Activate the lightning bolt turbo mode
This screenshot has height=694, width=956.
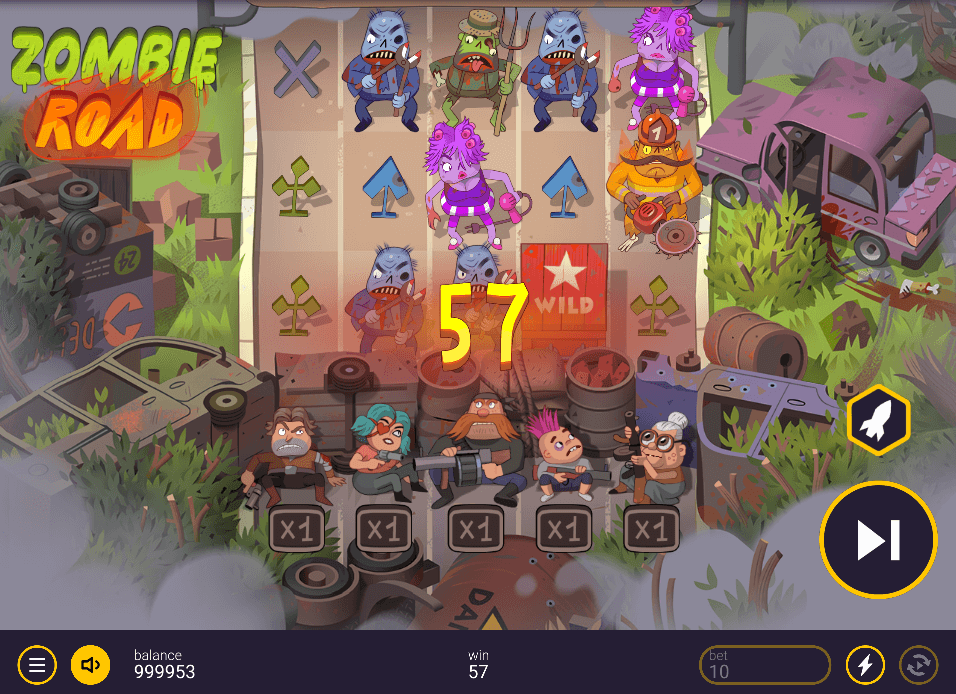865,664
